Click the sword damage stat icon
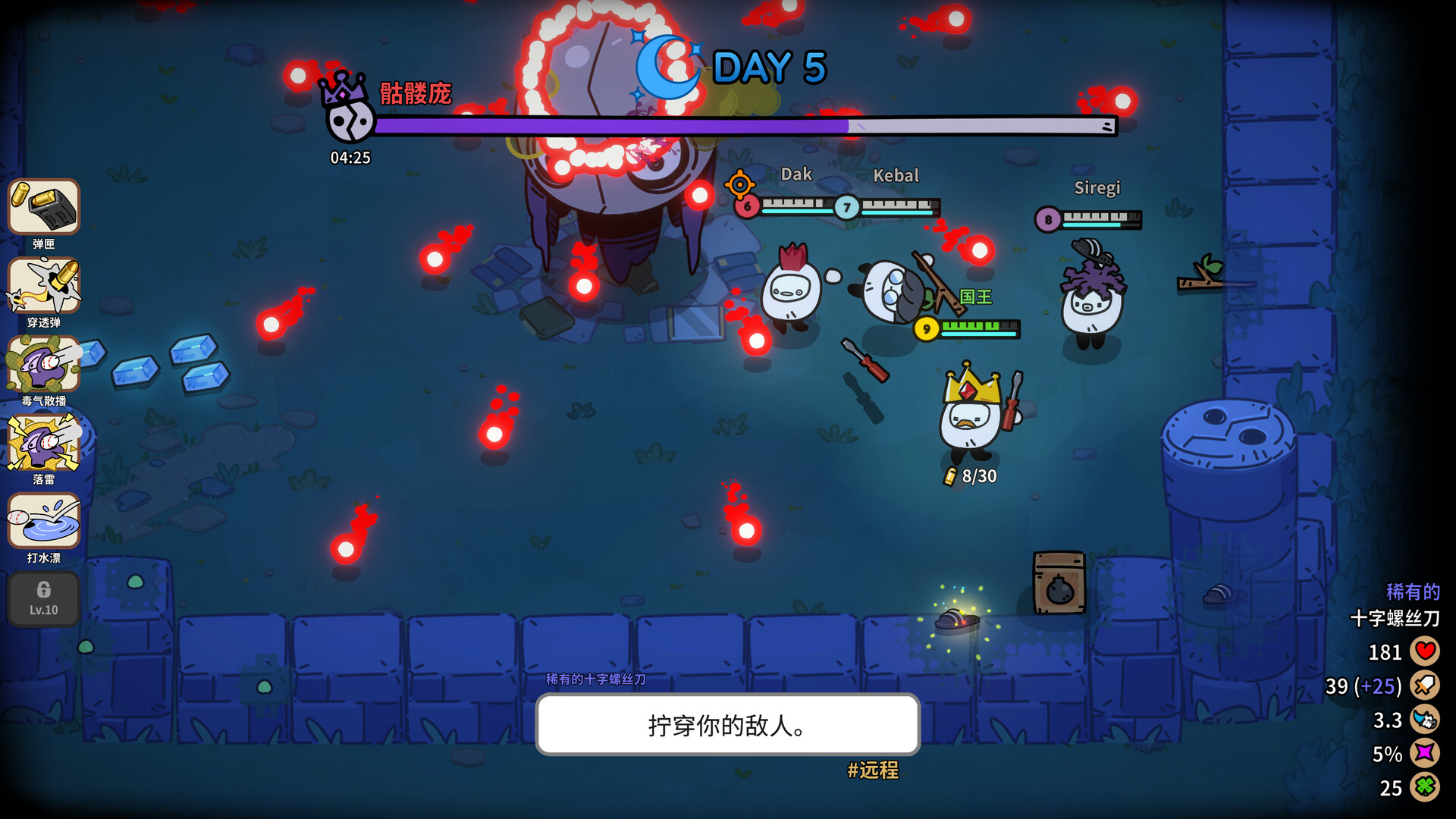Image resolution: width=1456 pixels, height=819 pixels. (x=1425, y=686)
